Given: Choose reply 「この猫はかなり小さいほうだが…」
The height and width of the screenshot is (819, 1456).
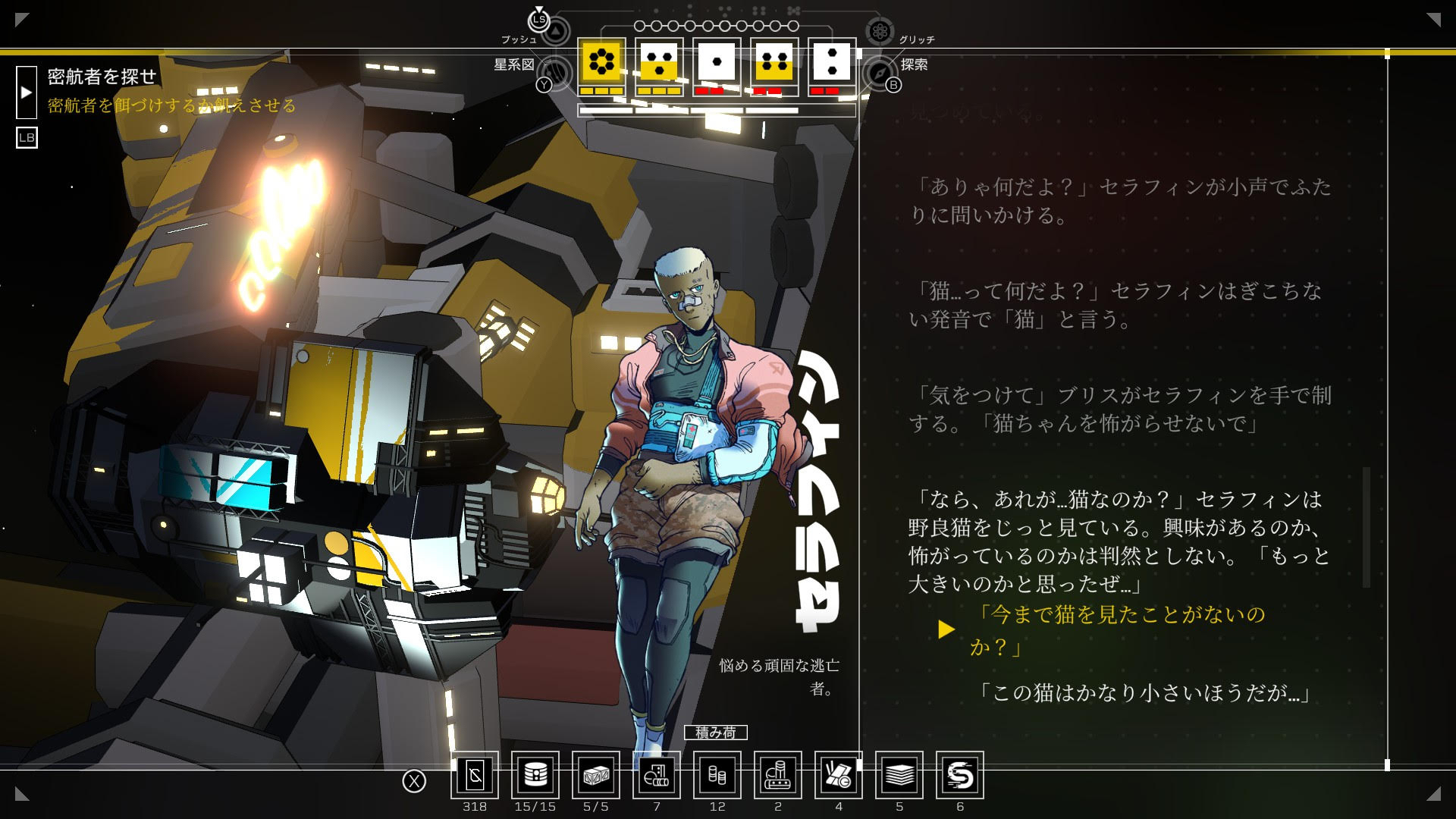Looking at the screenshot, I should pos(1144,692).
